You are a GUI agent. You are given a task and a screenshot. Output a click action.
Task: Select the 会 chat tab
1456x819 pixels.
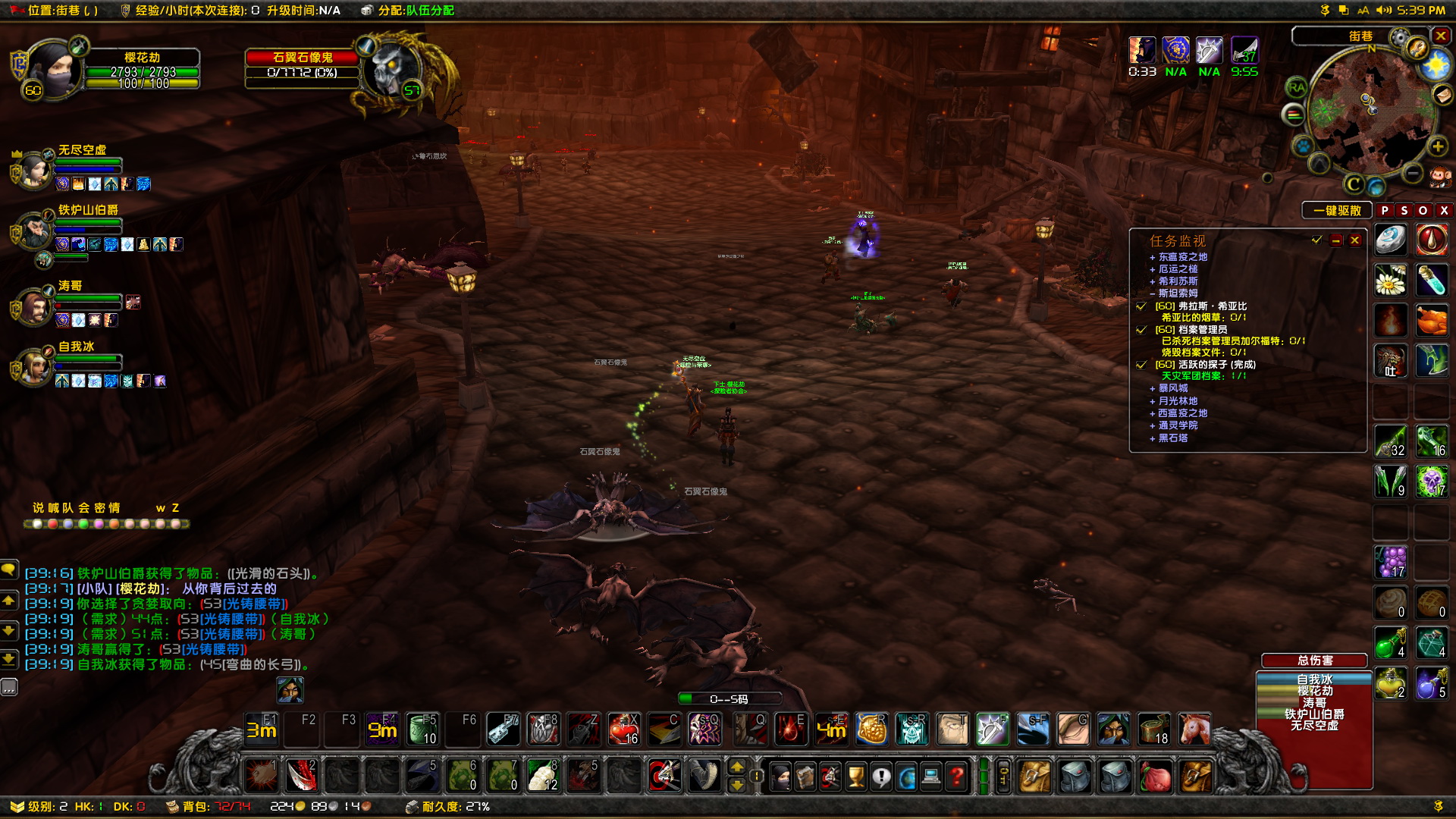[x=84, y=508]
